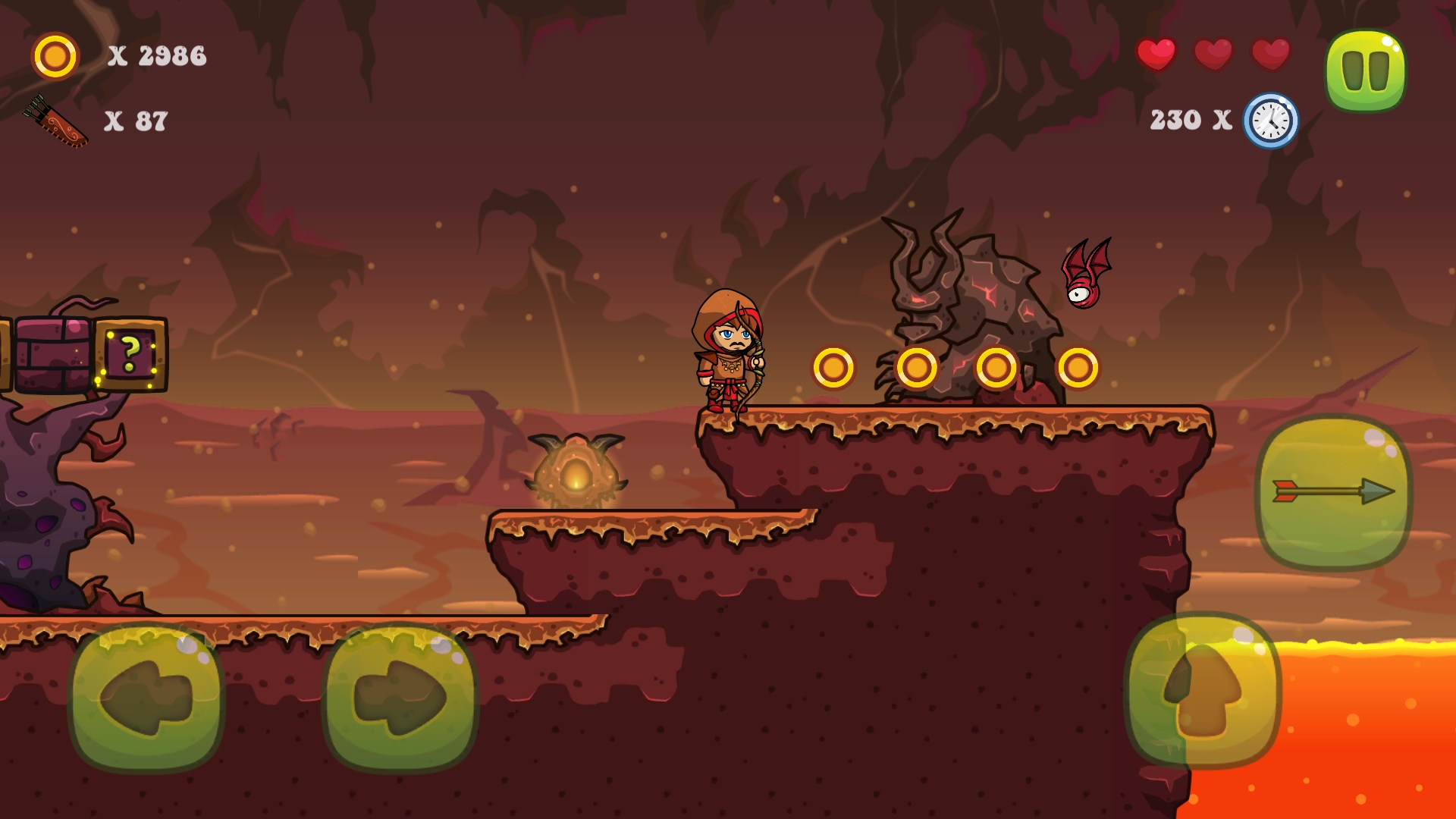The height and width of the screenshot is (819, 1456).
Task: Tap the first heart life icon
Action: [1156, 54]
